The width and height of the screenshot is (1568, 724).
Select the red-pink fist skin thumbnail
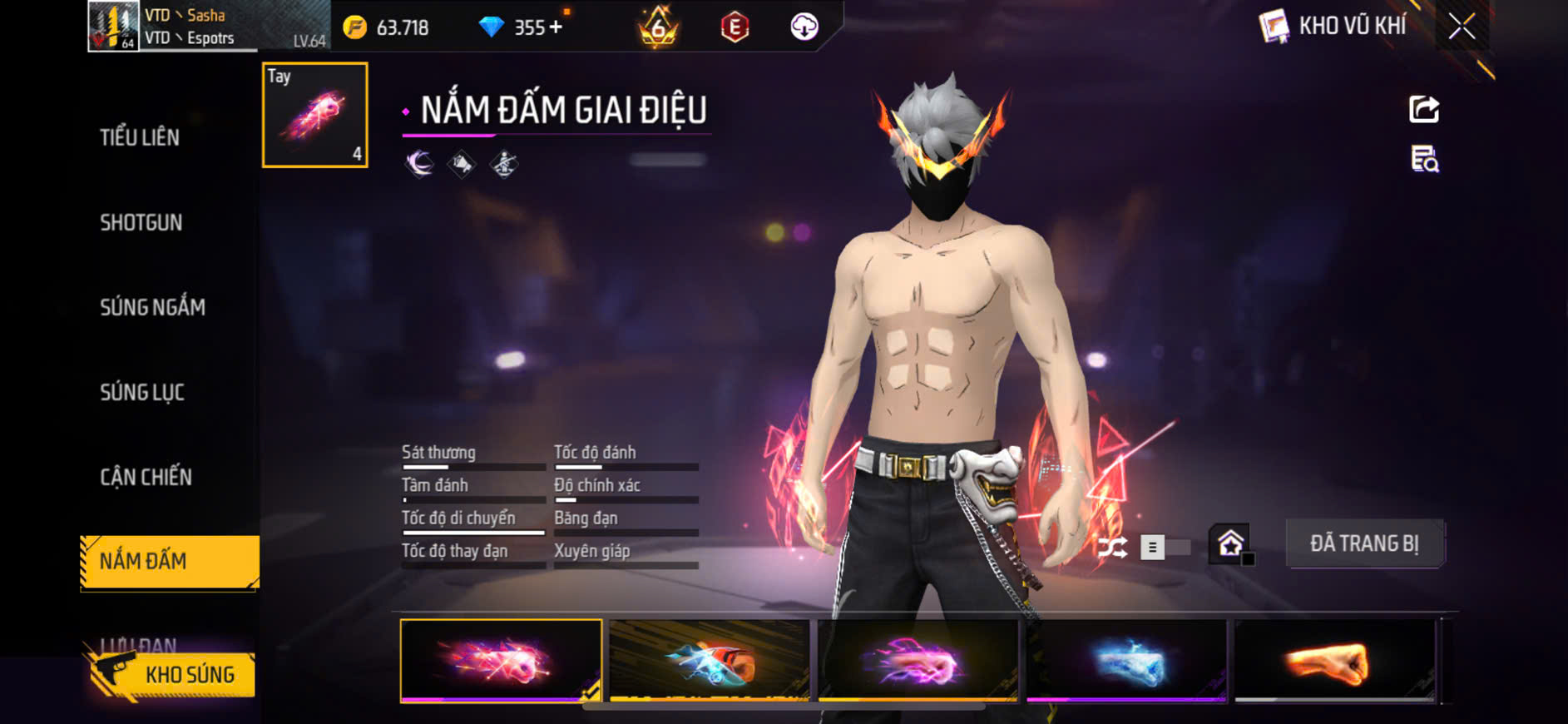coord(501,662)
